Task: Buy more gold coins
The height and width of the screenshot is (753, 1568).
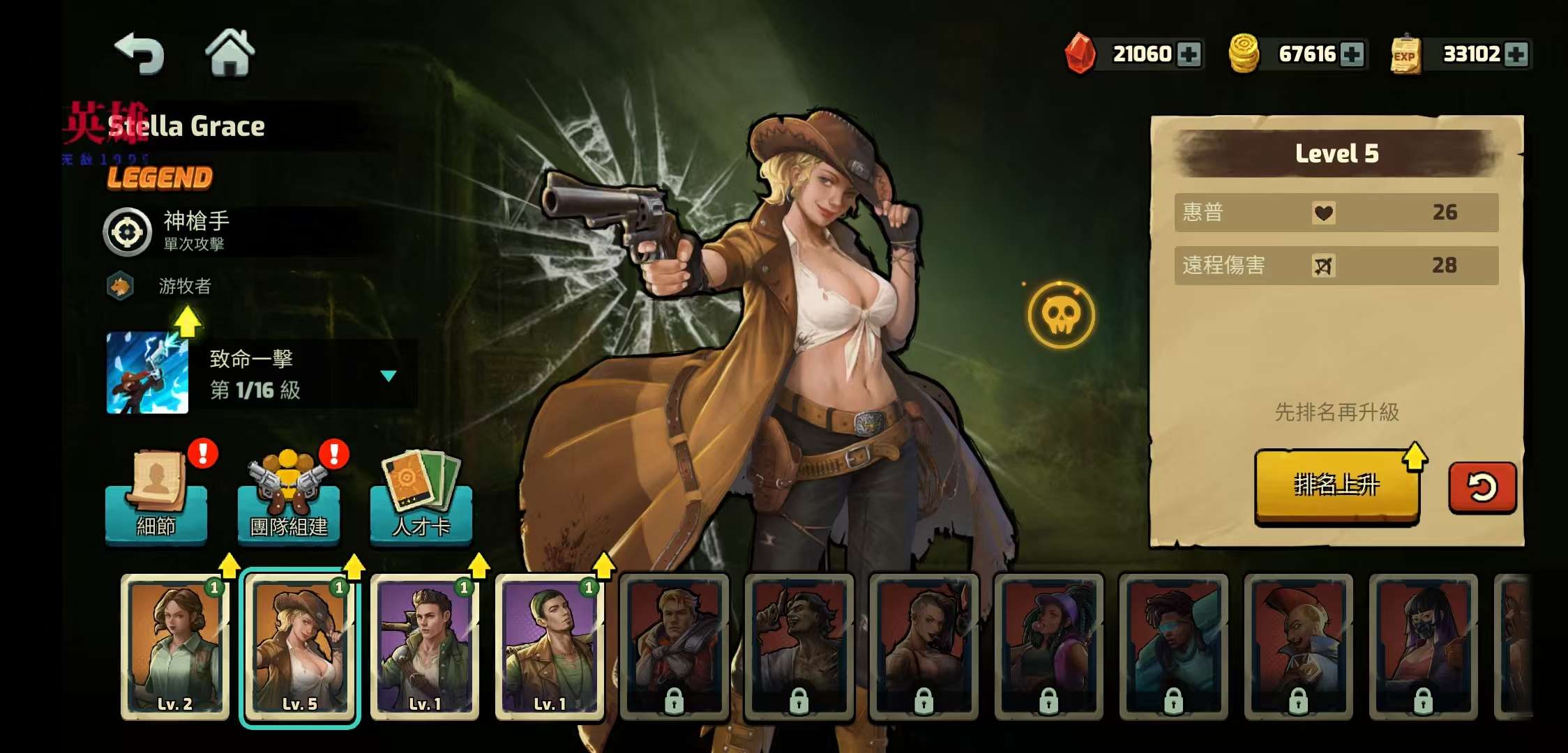Action: [1352, 54]
